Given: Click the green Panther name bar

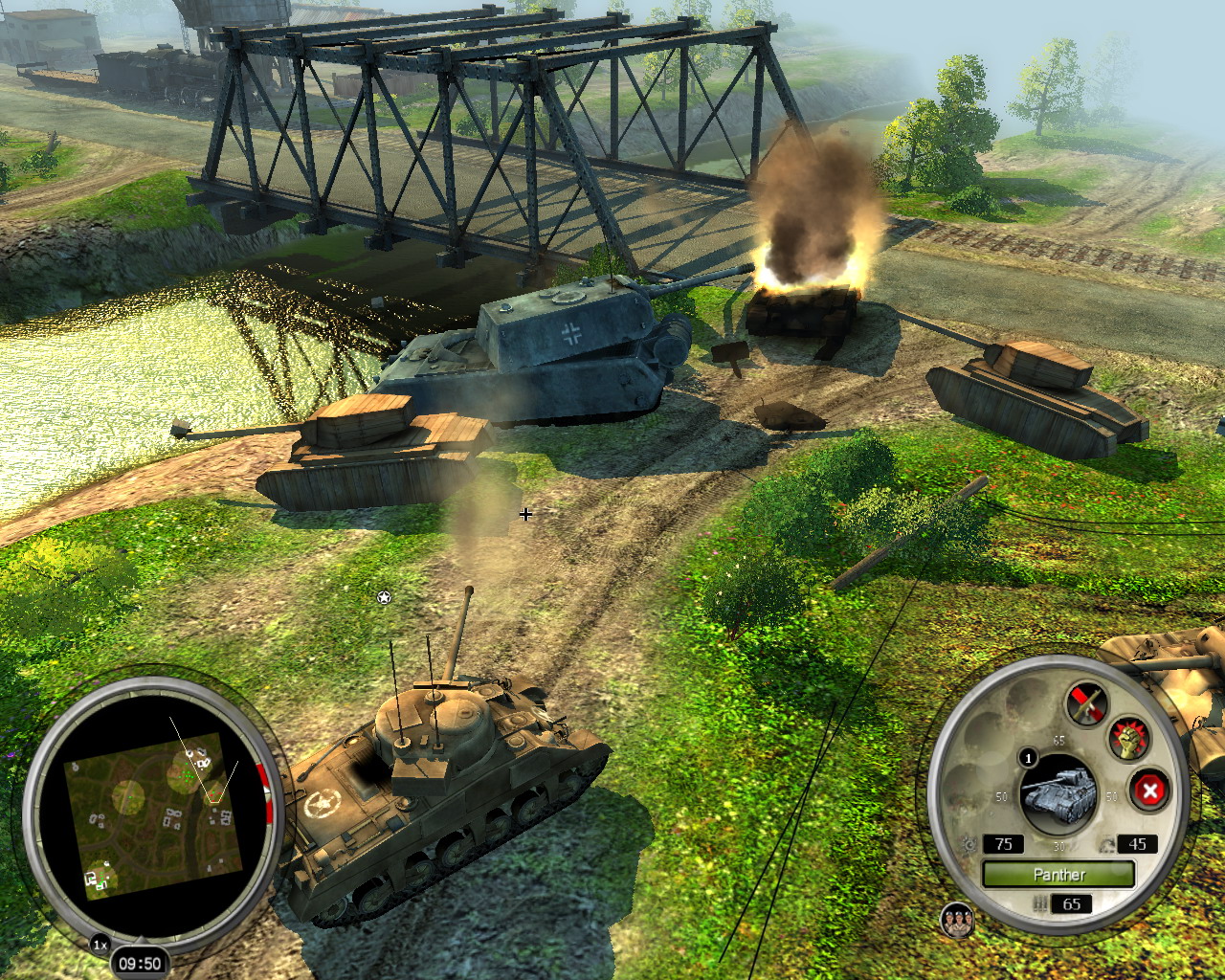Looking at the screenshot, I should click(x=1058, y=874).
